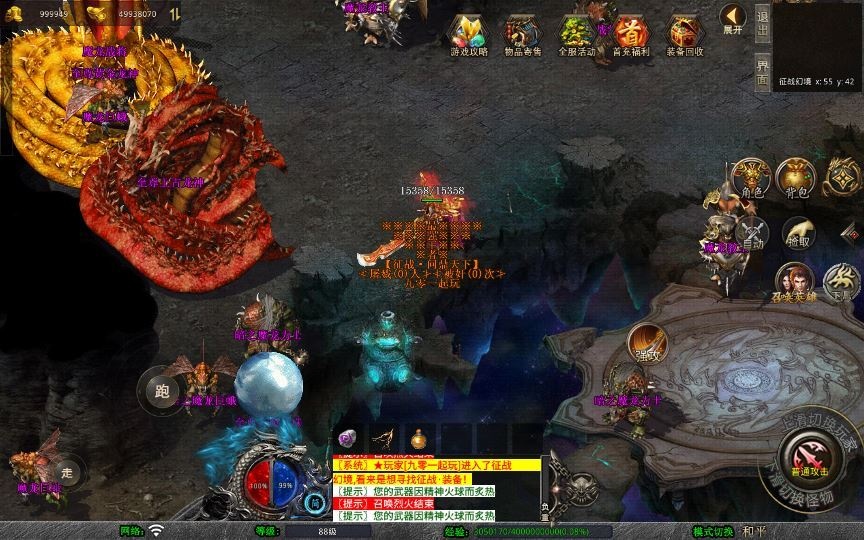Image resolution: width=864 pixels, height=540 pixels.
Task: Open the 角色 character panel
Action: (x=751, y=179)
